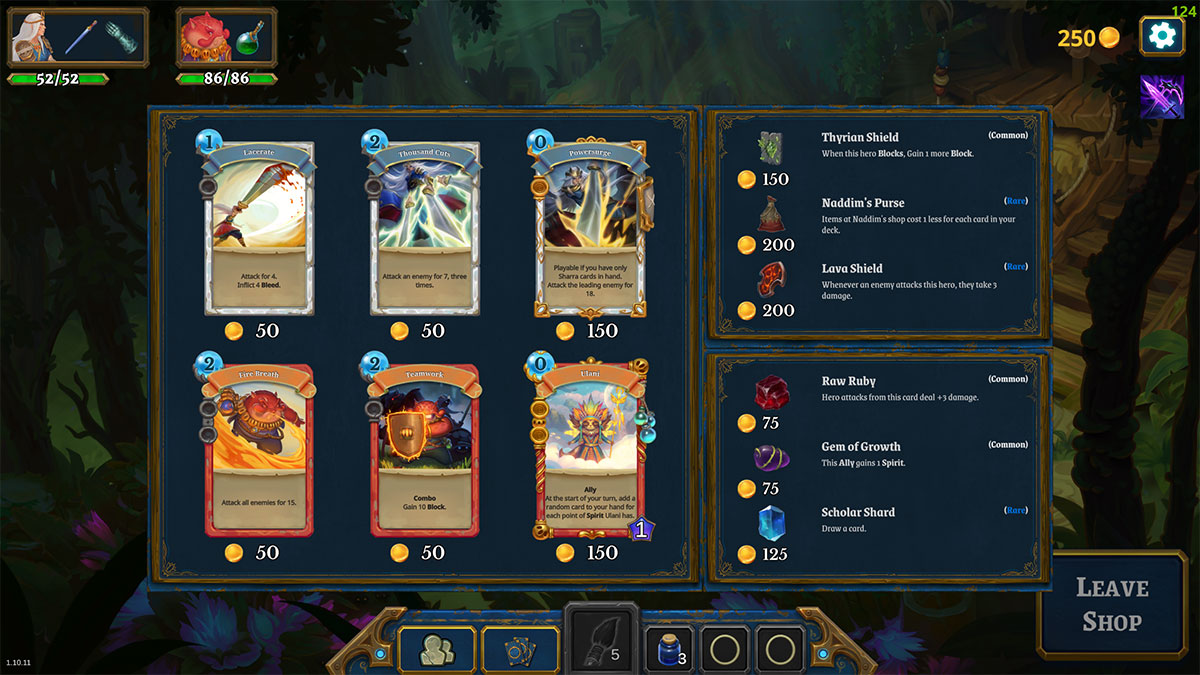The image size is (1200, 675).
Task: Select the Raw Ruby gem
Action: point(770,392)
